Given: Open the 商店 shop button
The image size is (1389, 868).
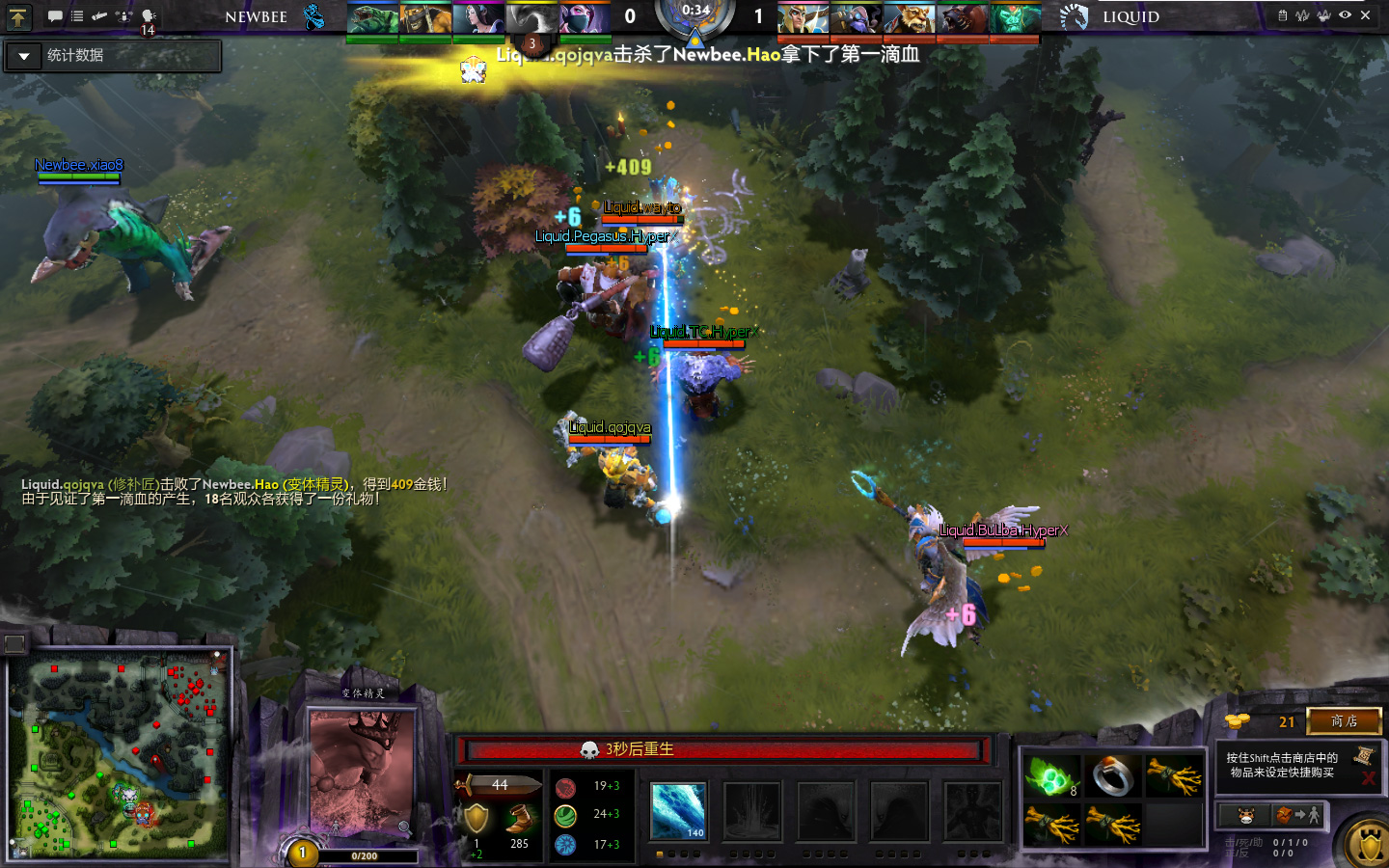Looking at the screenshot, I should coord(1344,720).
